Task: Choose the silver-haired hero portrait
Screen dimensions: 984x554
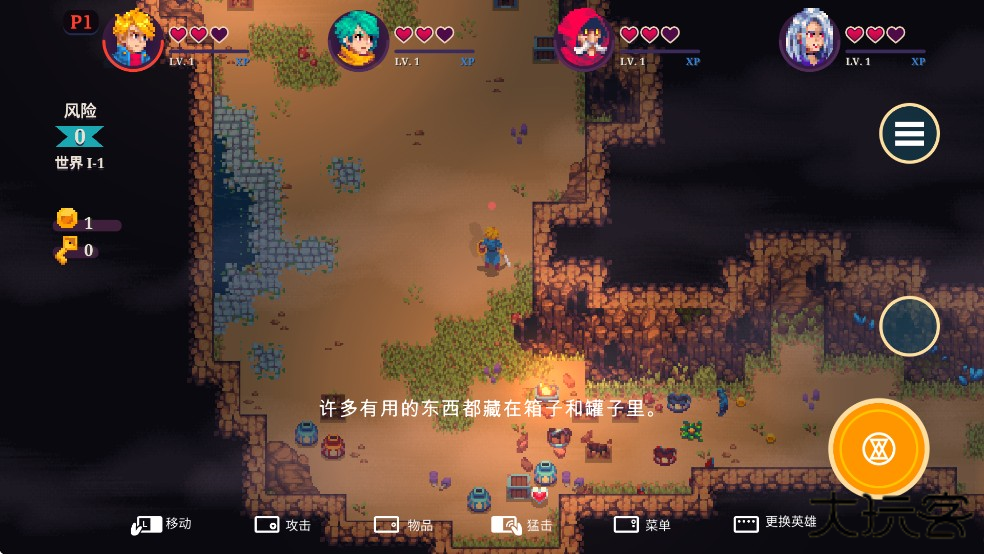Action: point(809,40)
